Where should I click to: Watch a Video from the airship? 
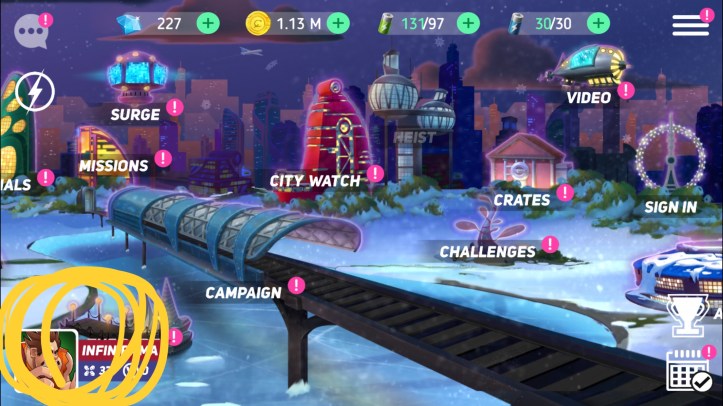(x=588, y=97)
